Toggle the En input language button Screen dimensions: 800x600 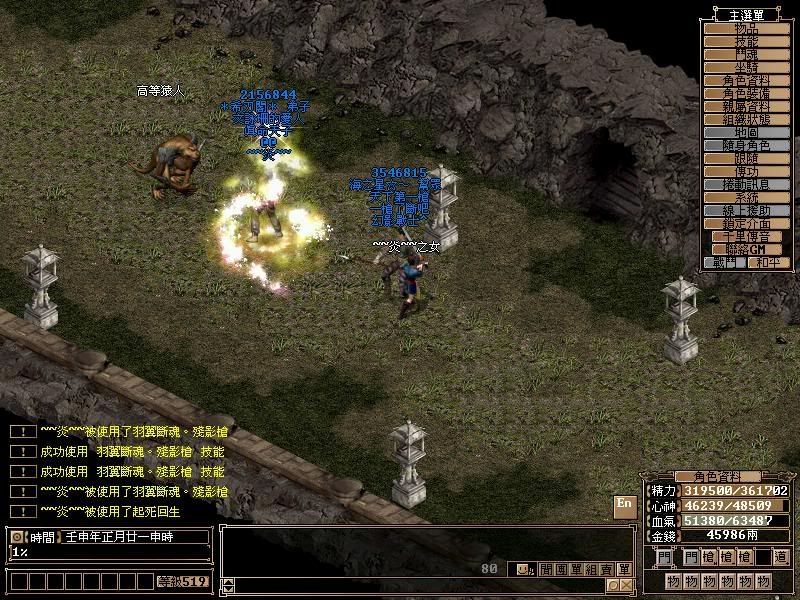pyautogui.click(x=624, y=504)
